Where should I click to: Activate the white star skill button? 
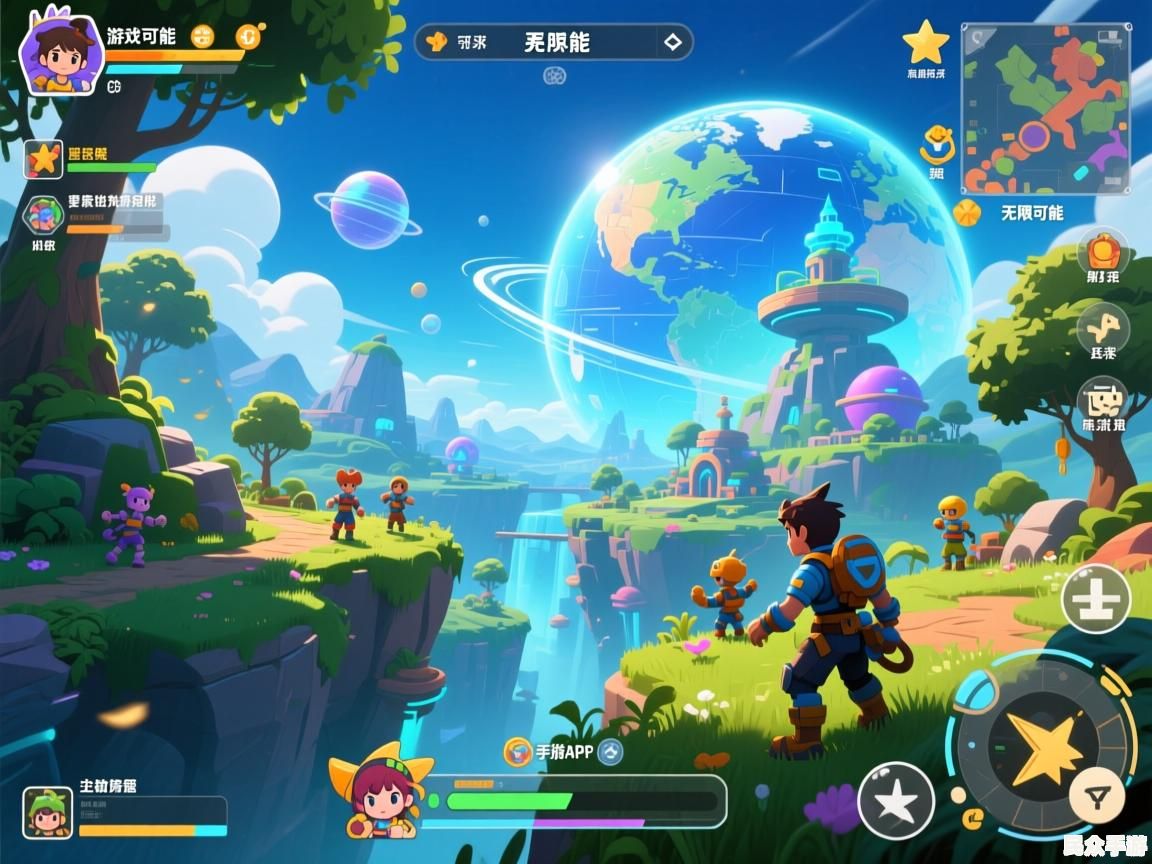[896, 800]
